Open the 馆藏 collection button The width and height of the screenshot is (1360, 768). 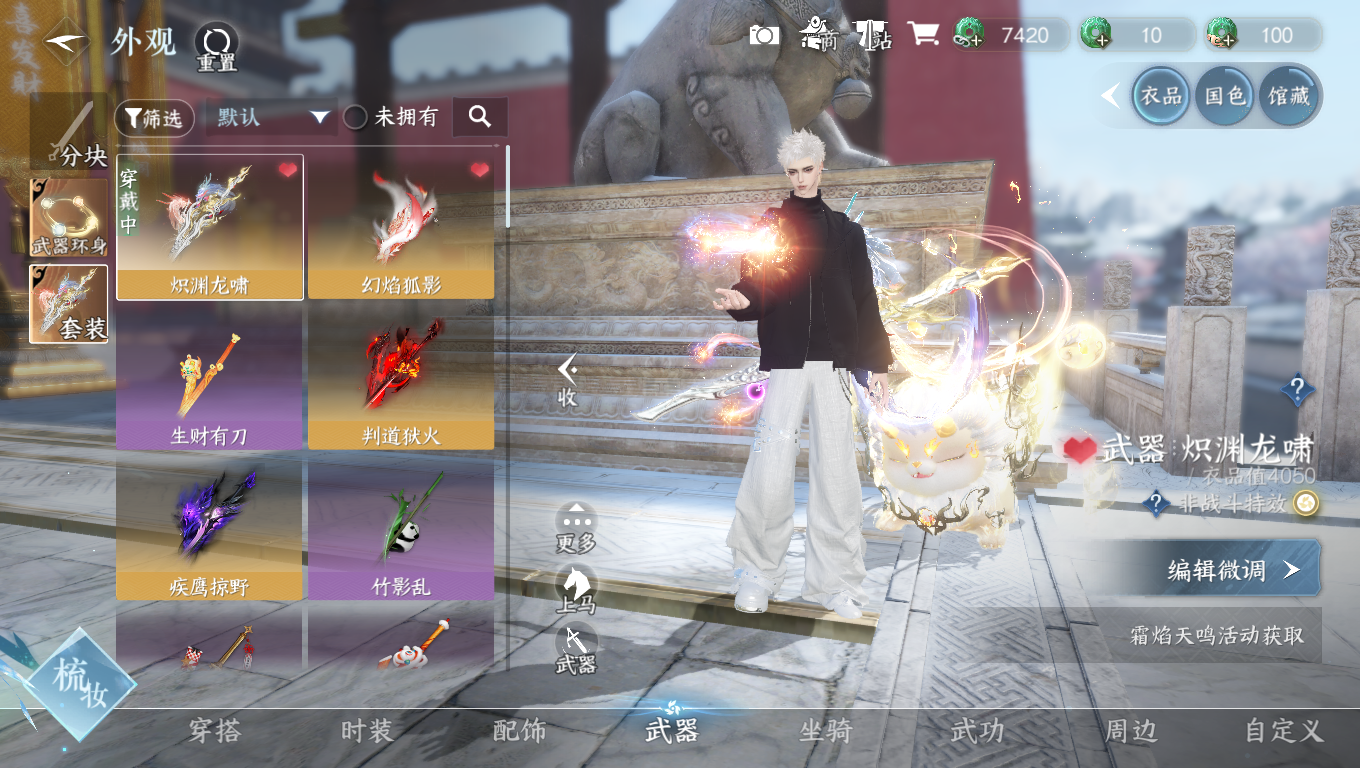click(1289, 96)
